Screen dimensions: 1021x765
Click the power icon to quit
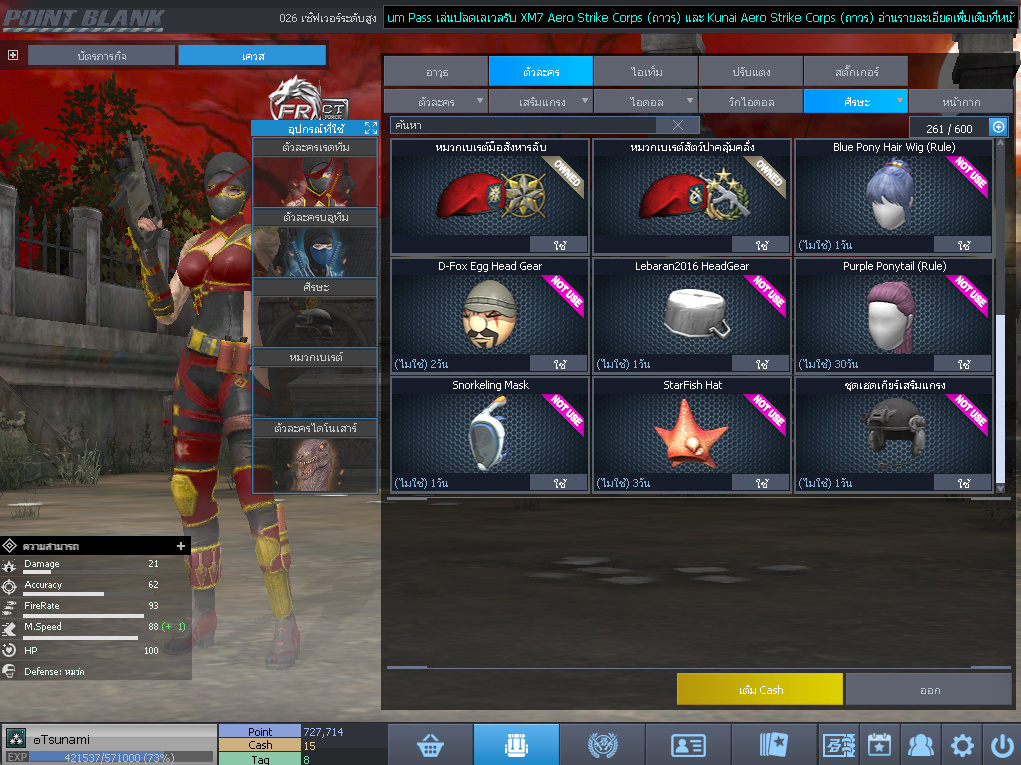(1001, 745)
